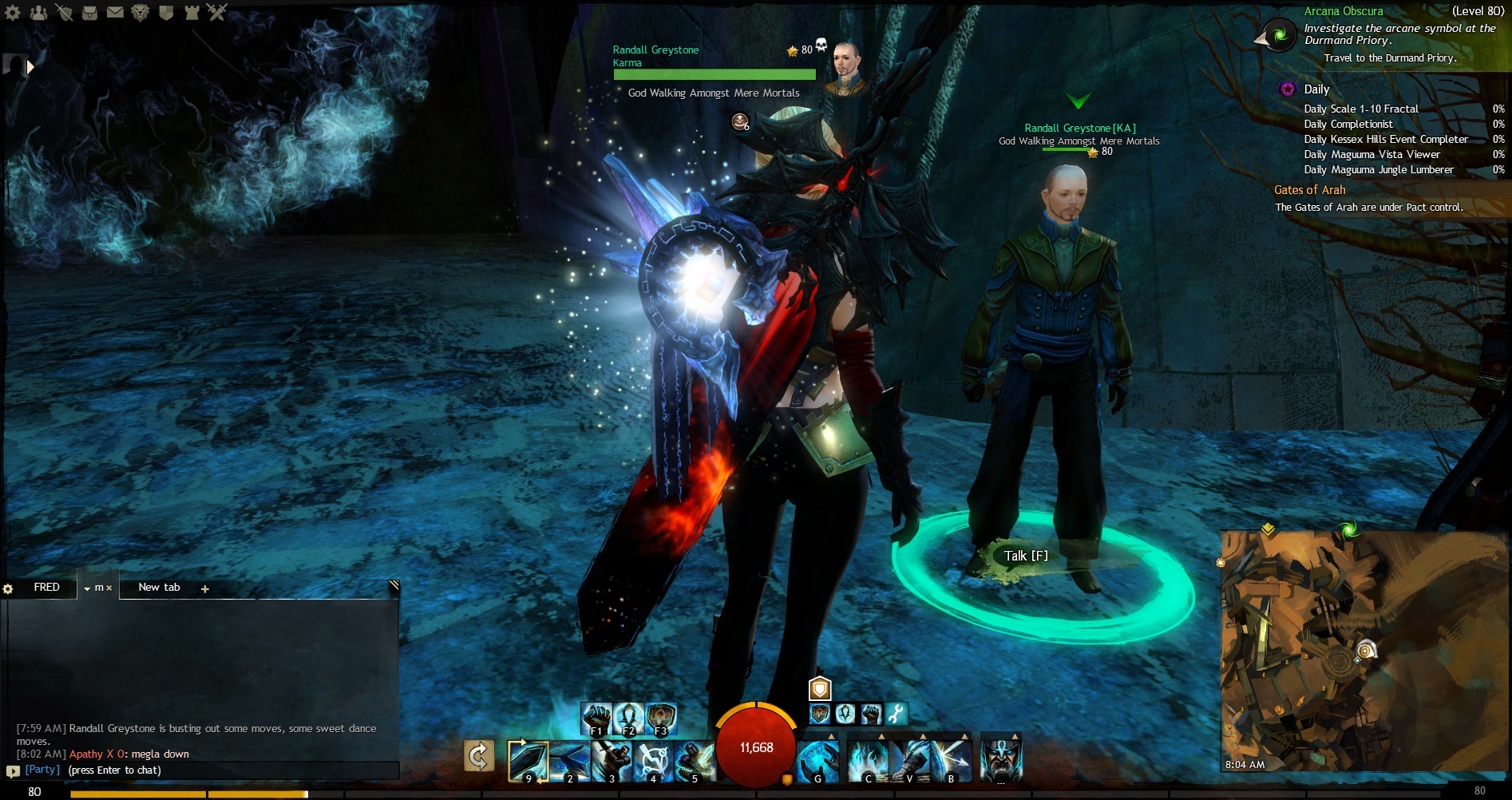Open the World vs World castle icon
The height and width of the screenshot is (800, 1512).
(192, 12)
